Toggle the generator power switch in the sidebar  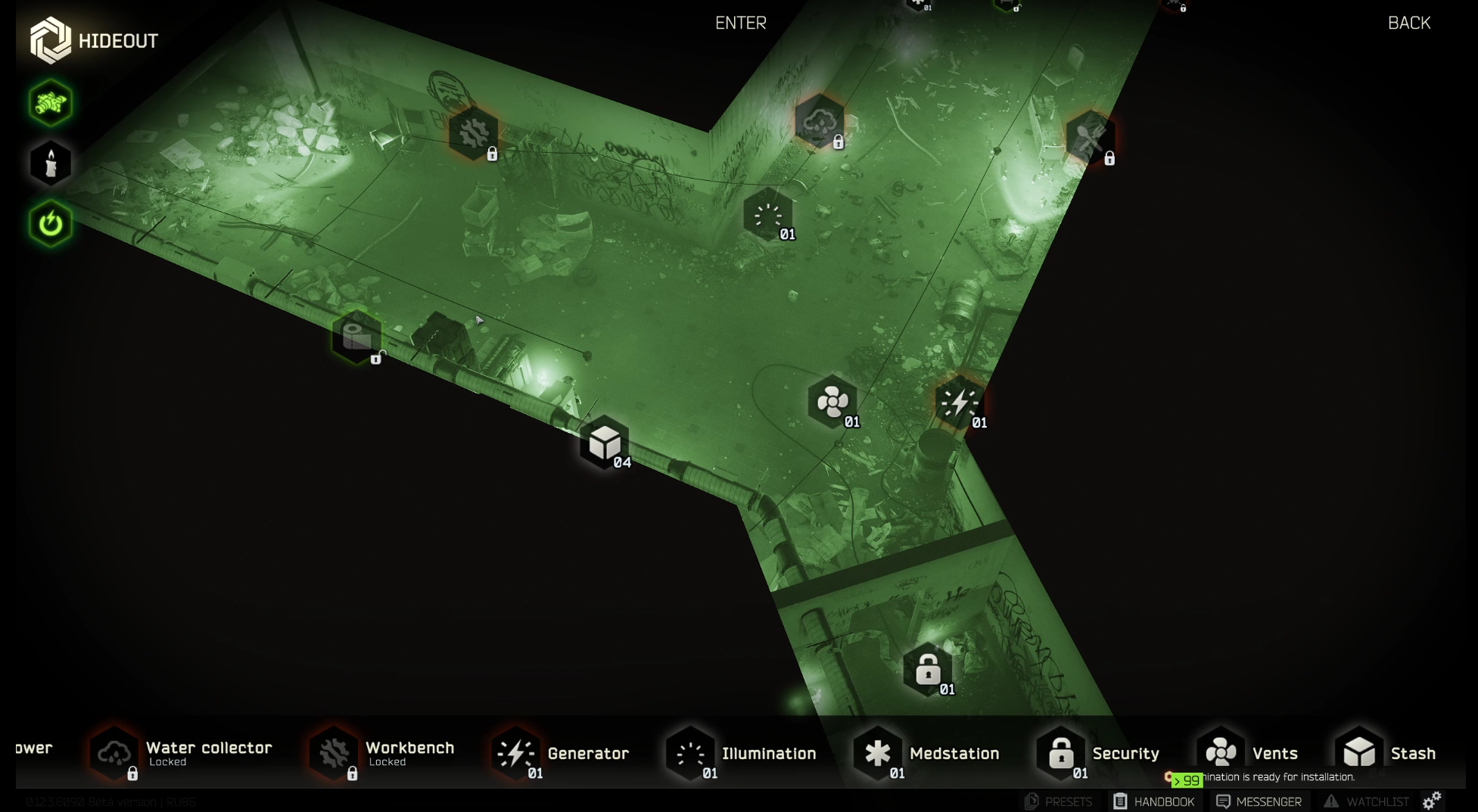pos(49,222)
